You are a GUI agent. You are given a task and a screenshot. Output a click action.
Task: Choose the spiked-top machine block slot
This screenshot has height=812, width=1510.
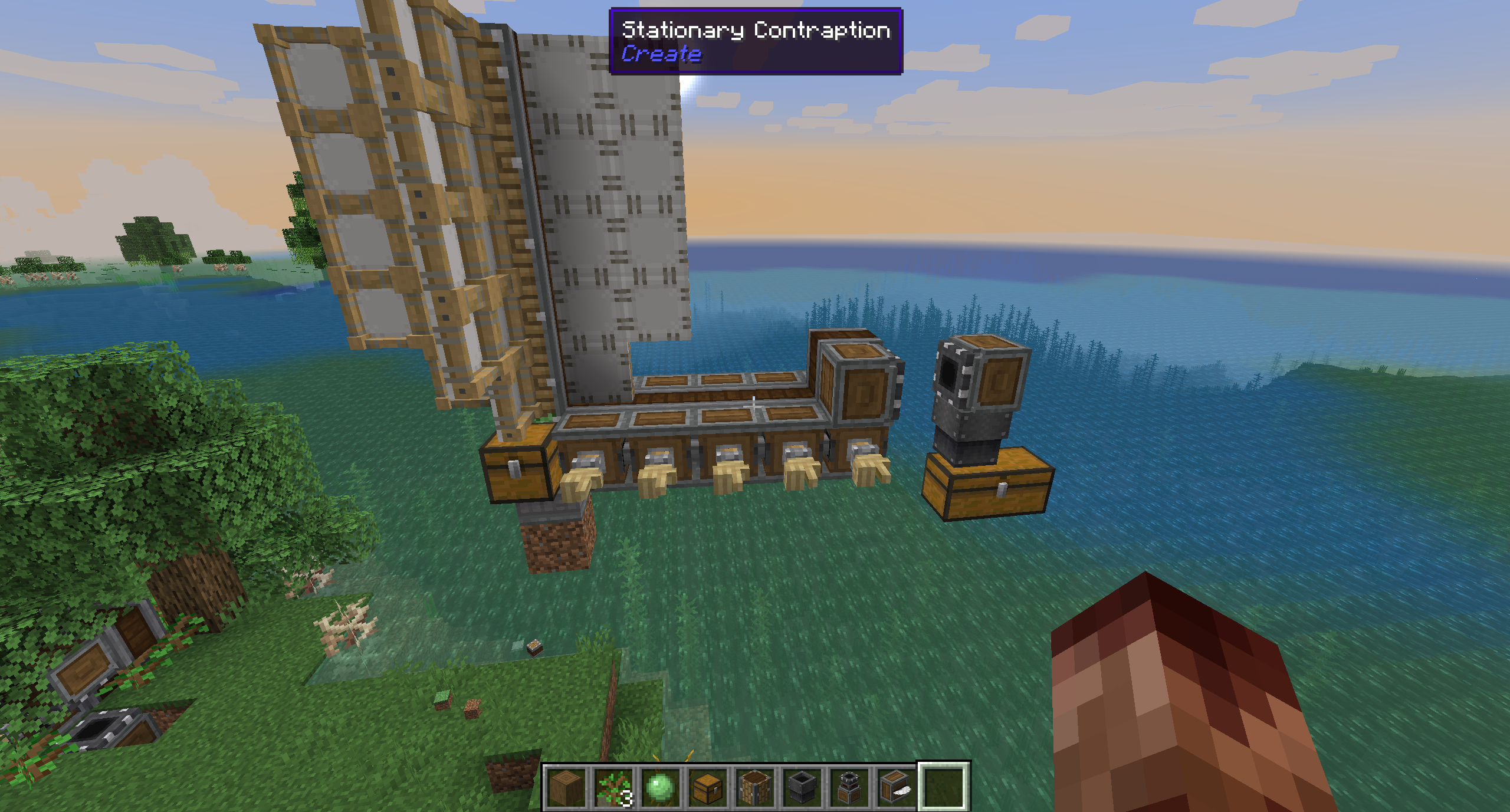point(849,788)
